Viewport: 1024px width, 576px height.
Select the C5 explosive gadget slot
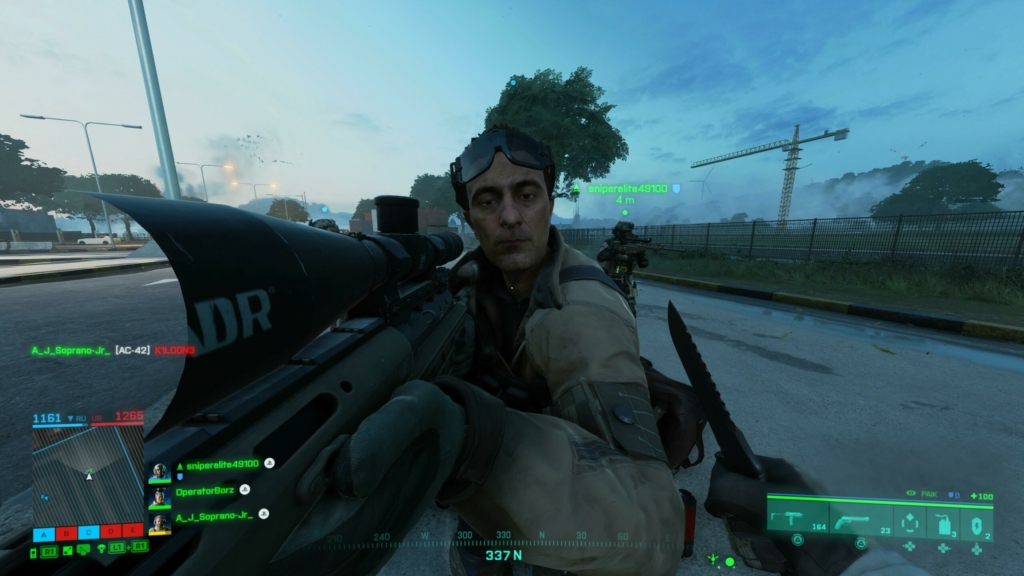tap(943, 522)
